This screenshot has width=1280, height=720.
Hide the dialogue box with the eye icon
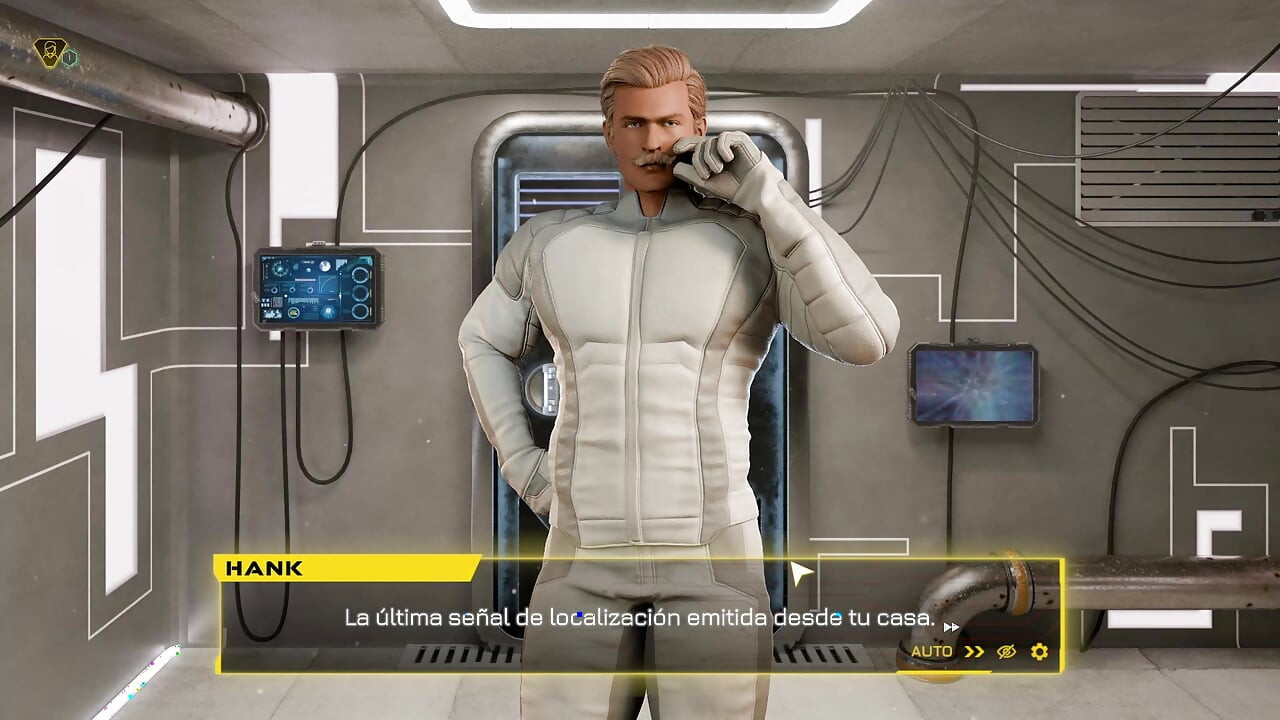(1006, 652)
